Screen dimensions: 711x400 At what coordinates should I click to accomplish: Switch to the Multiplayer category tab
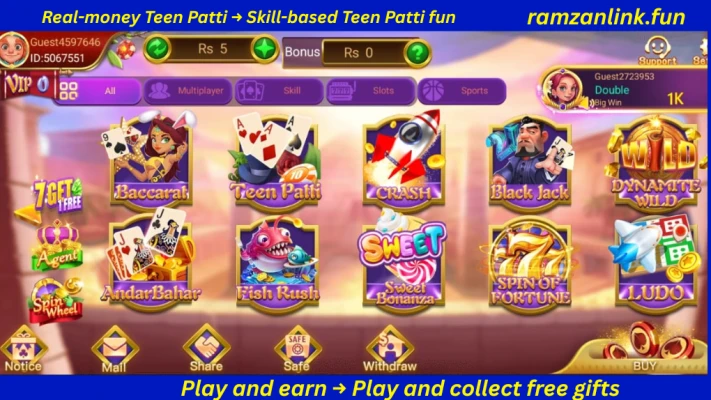point(188,91)
